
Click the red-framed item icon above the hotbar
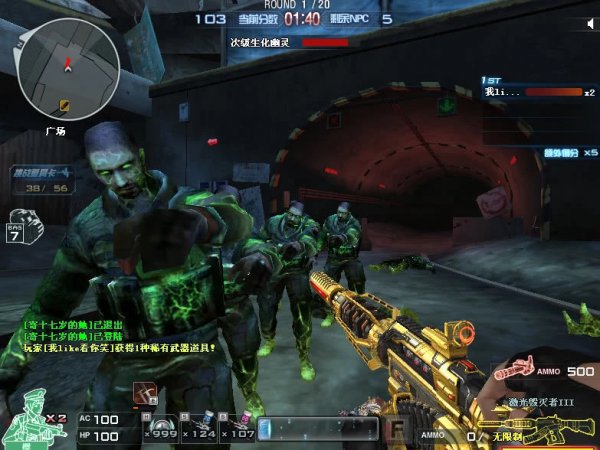coord(144,394)
